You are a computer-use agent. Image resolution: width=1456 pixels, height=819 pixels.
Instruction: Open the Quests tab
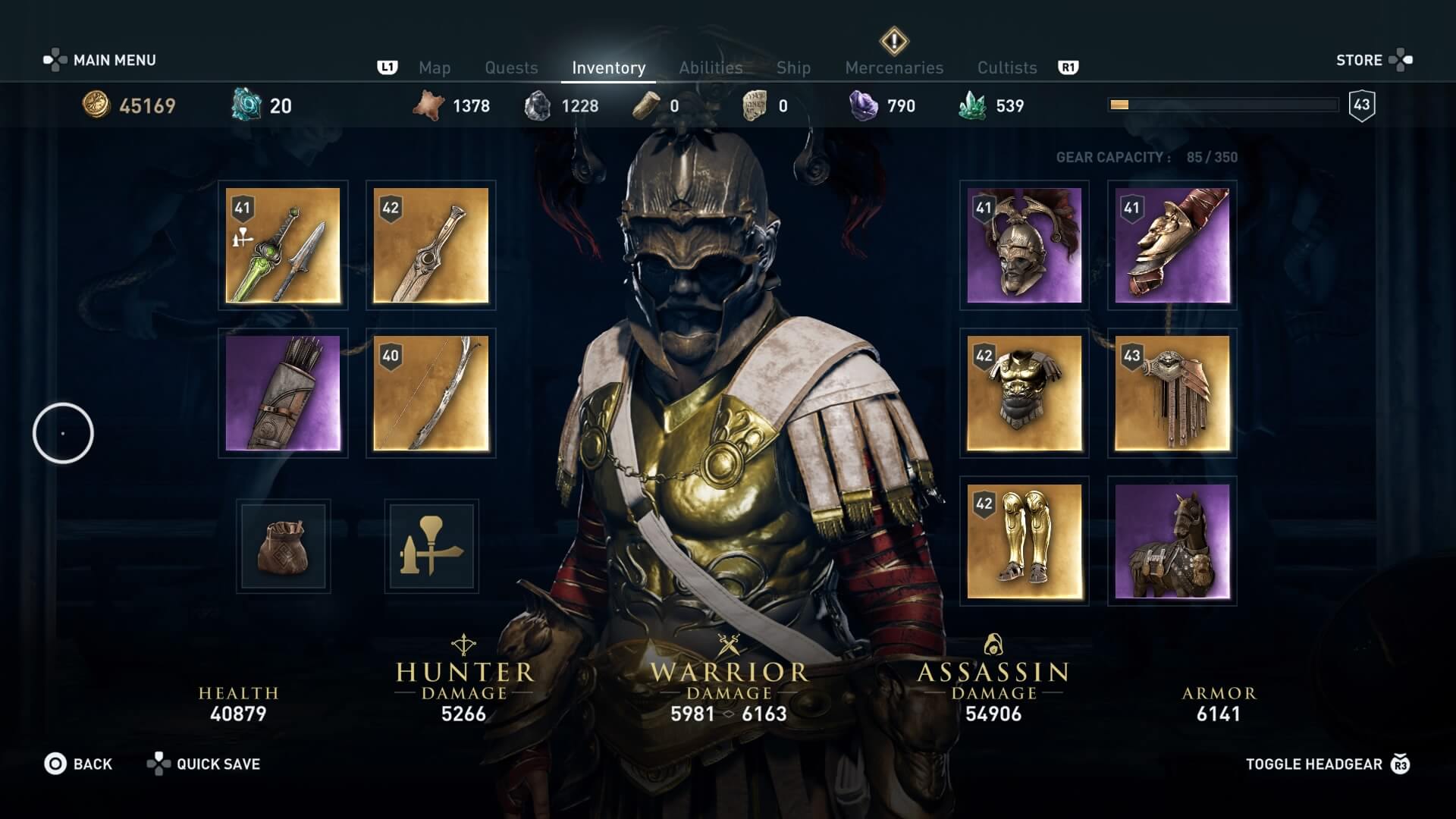[511, 68]
